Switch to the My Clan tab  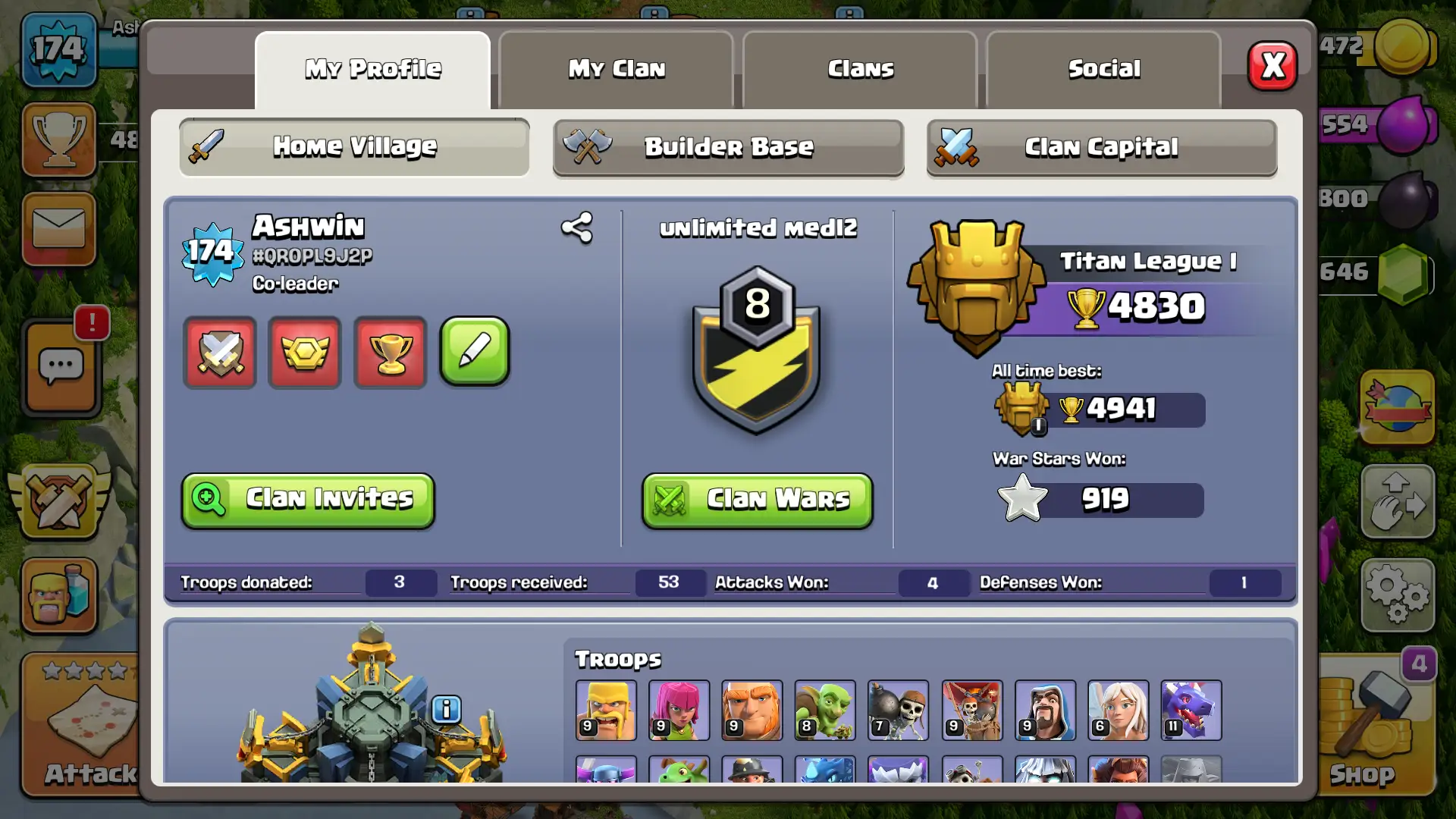click(x=616, y=69)
